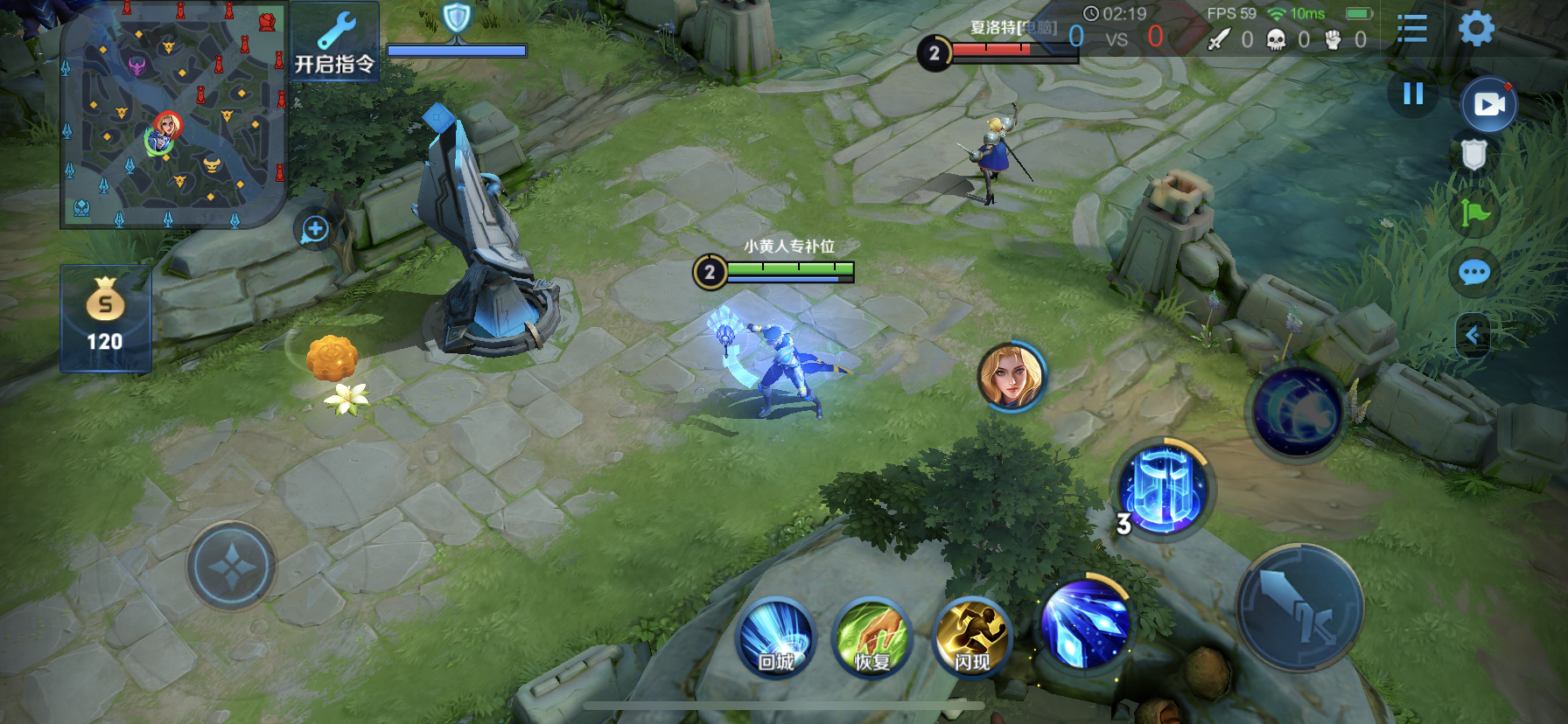Pause the match
Viewport: 1568px width, 724px height.
1413,94
